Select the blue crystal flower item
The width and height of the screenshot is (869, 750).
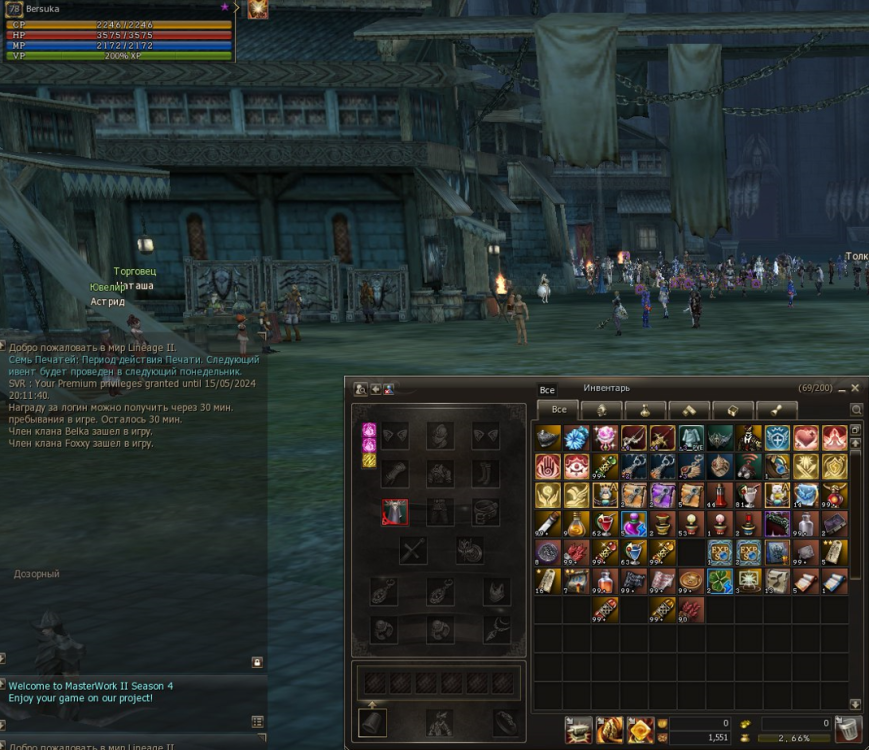(x=577, y=438)
